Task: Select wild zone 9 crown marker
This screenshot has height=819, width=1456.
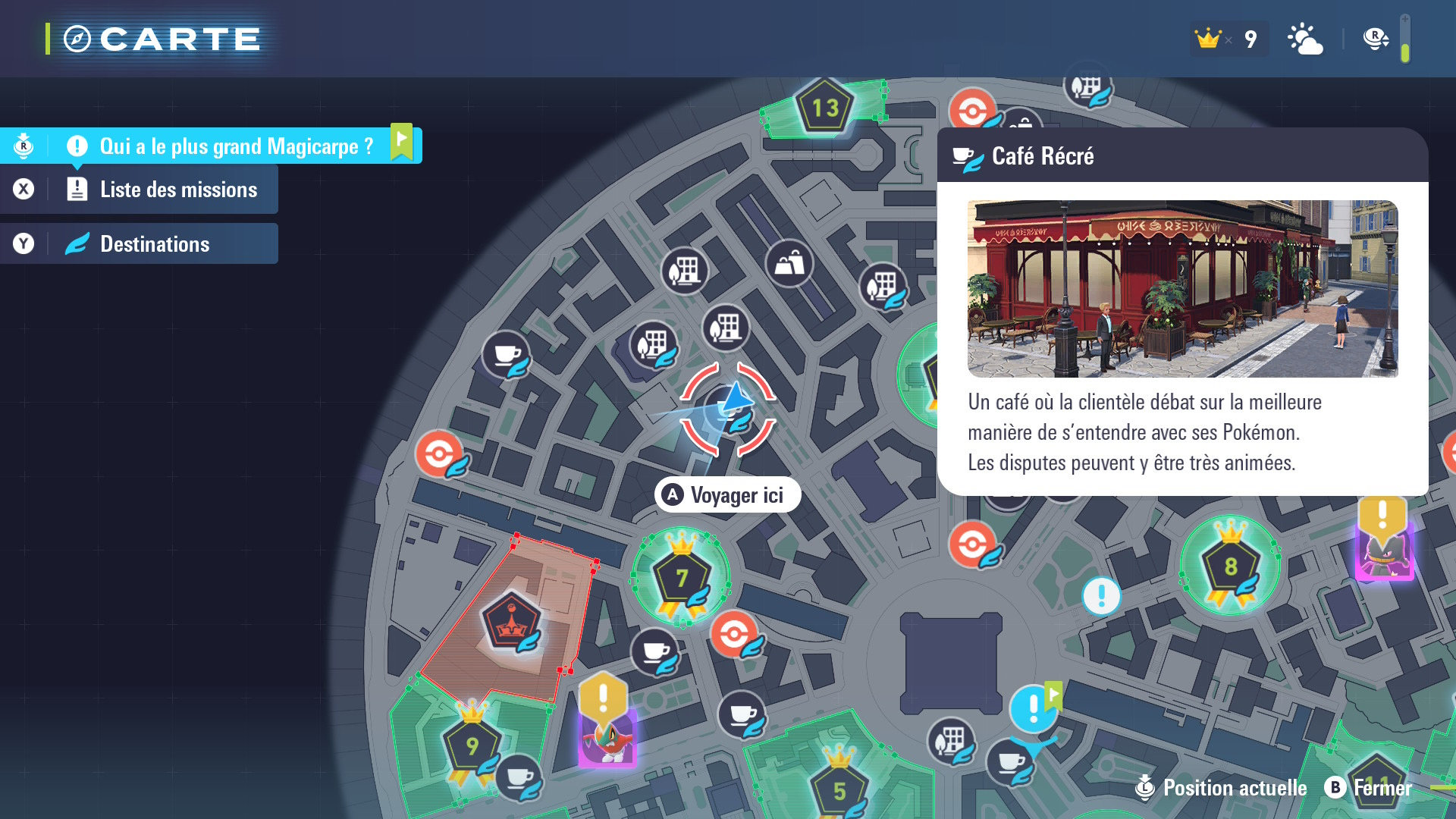Action: tap(472, 745)
